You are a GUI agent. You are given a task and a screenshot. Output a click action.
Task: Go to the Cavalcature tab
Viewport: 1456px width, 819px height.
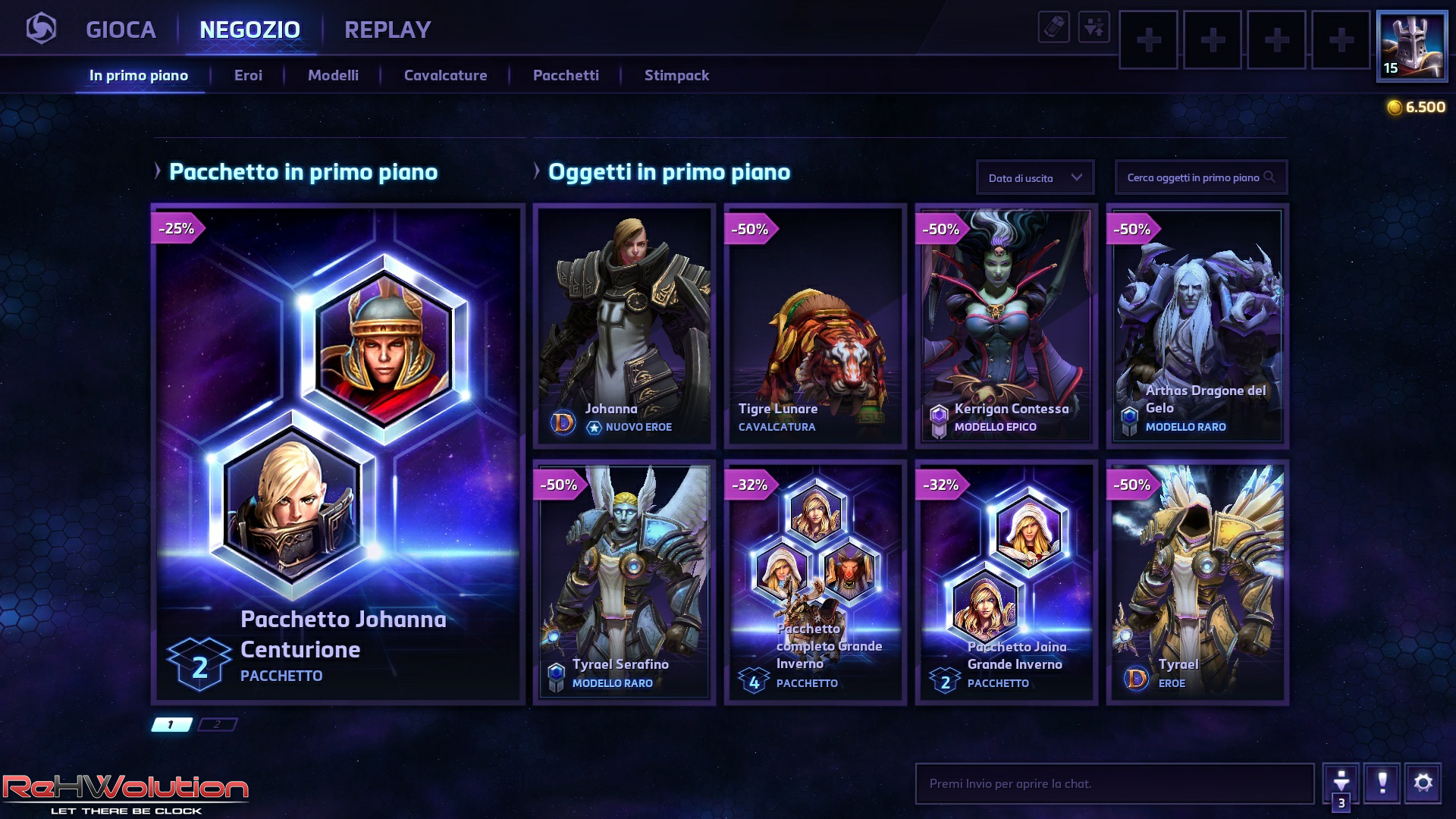445,75
